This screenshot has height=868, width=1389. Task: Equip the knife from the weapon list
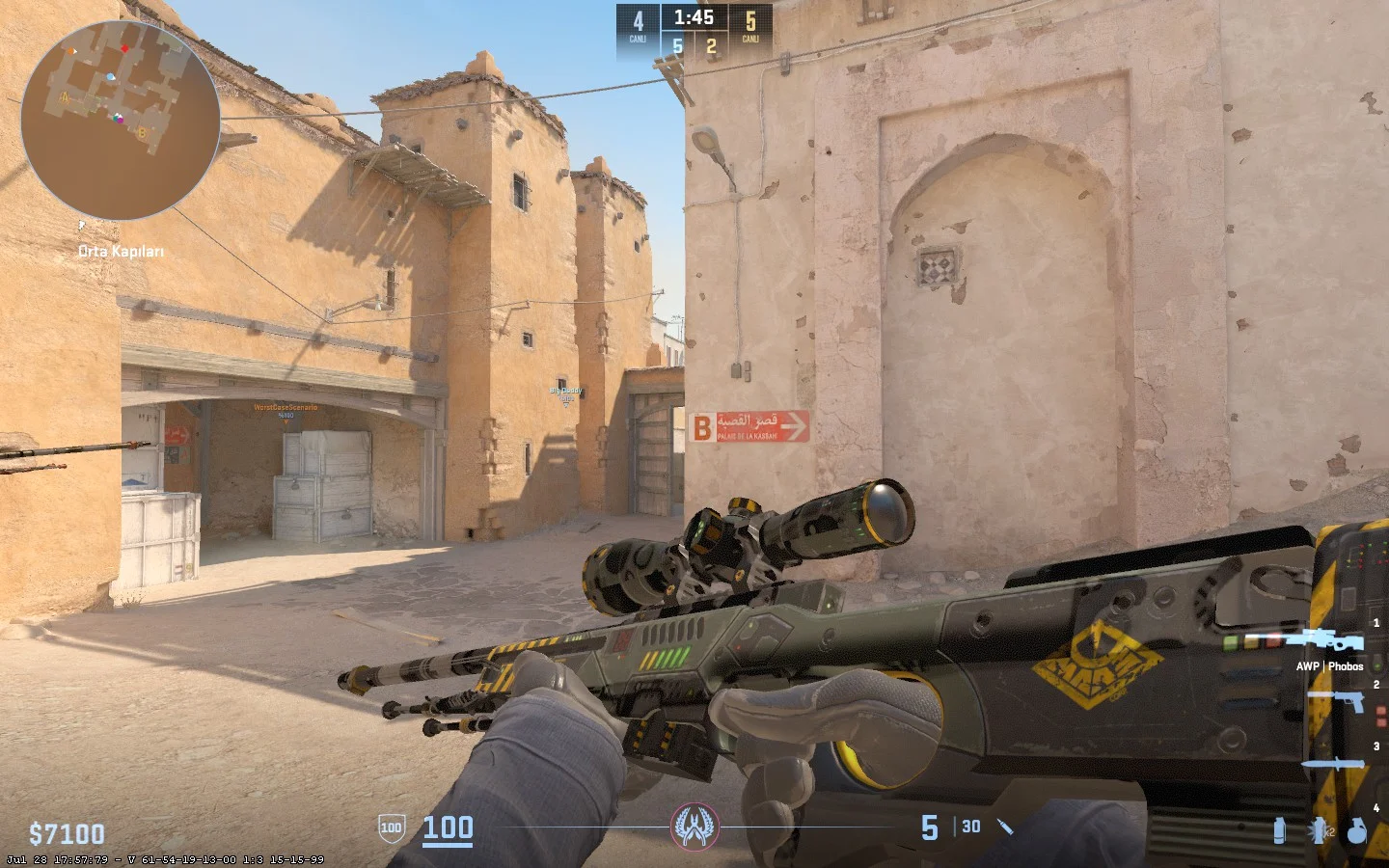(1334, 764)
